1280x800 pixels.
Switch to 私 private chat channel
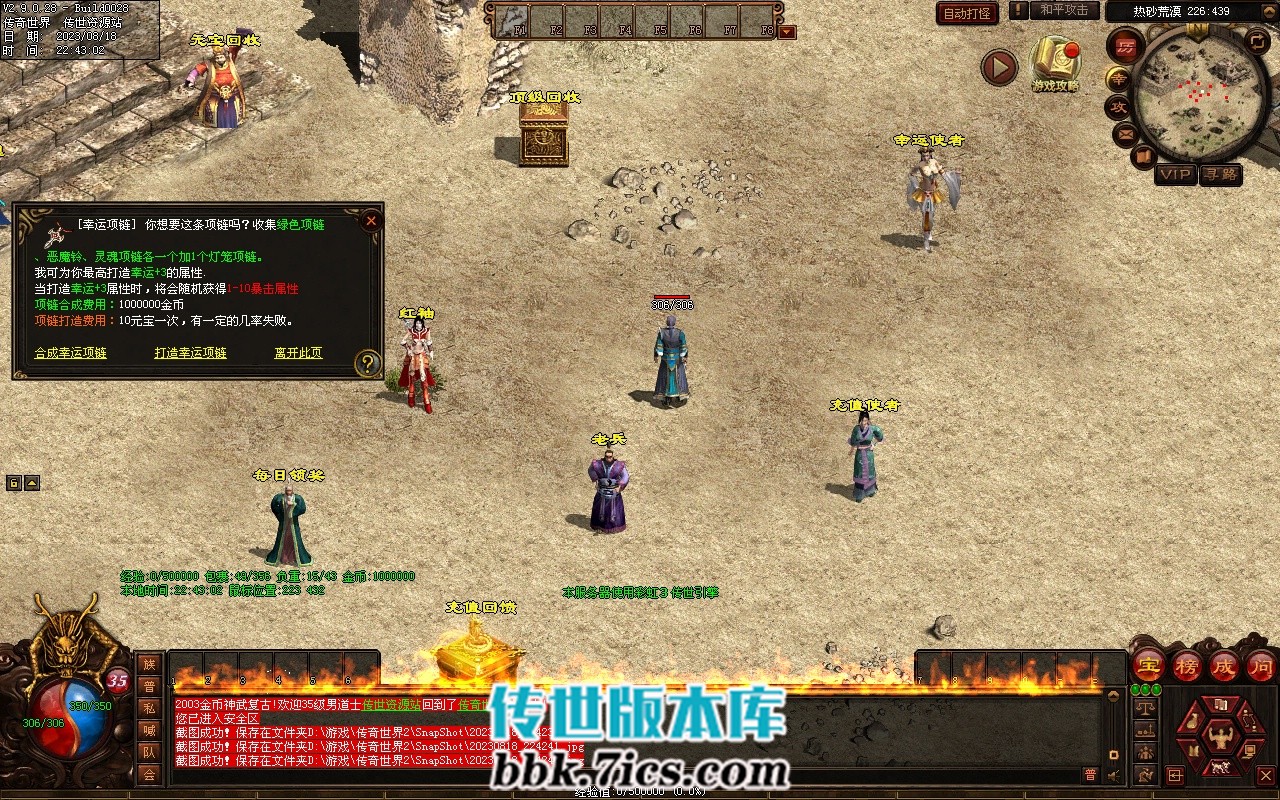149,708
